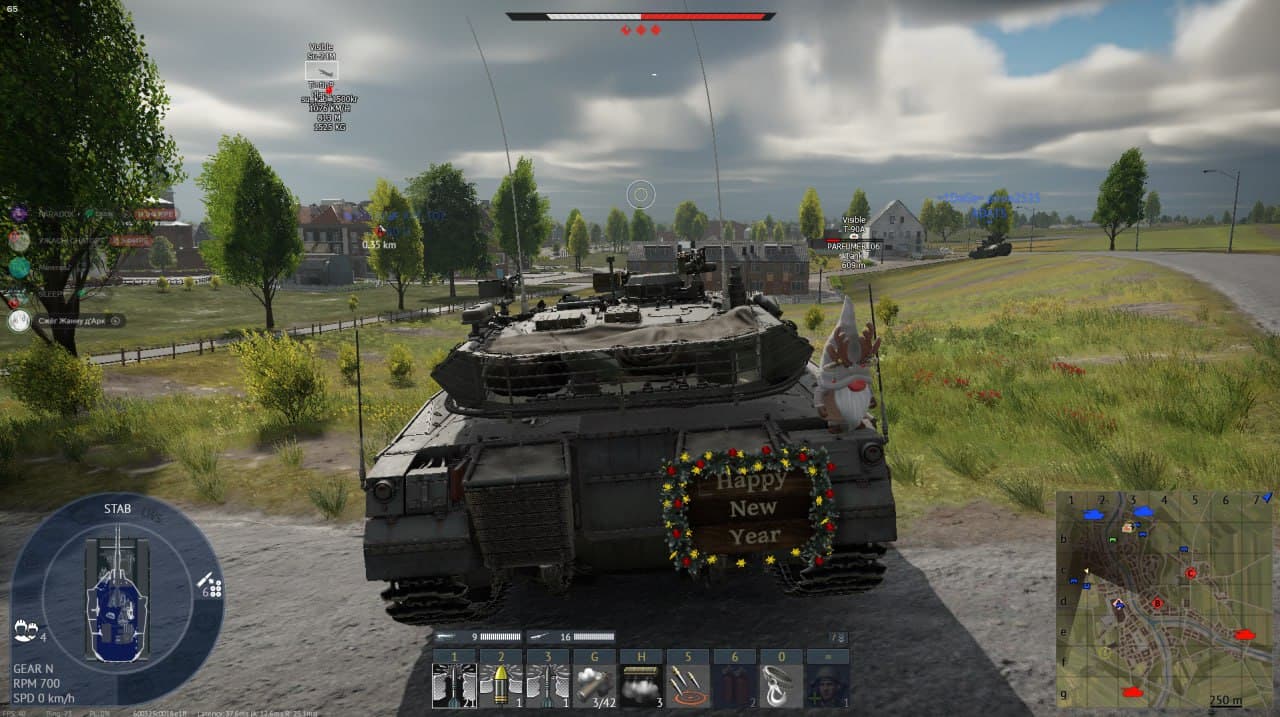Activate the engine smoke screen slot H
Image resolution: width=1280 pixels, height=717 pixels.
pyautogui.click(x=641, y=686)
